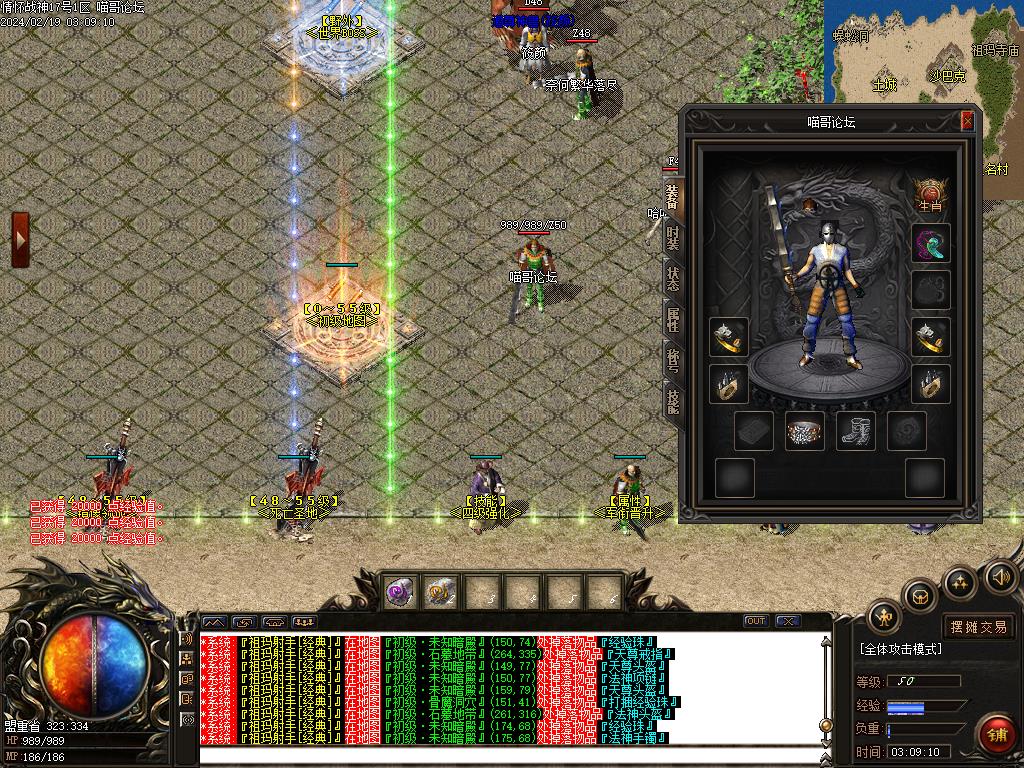Viewport: 1024px width, 768px height.
Task: Click the red 铺 shop button
Action: (996, 735)
